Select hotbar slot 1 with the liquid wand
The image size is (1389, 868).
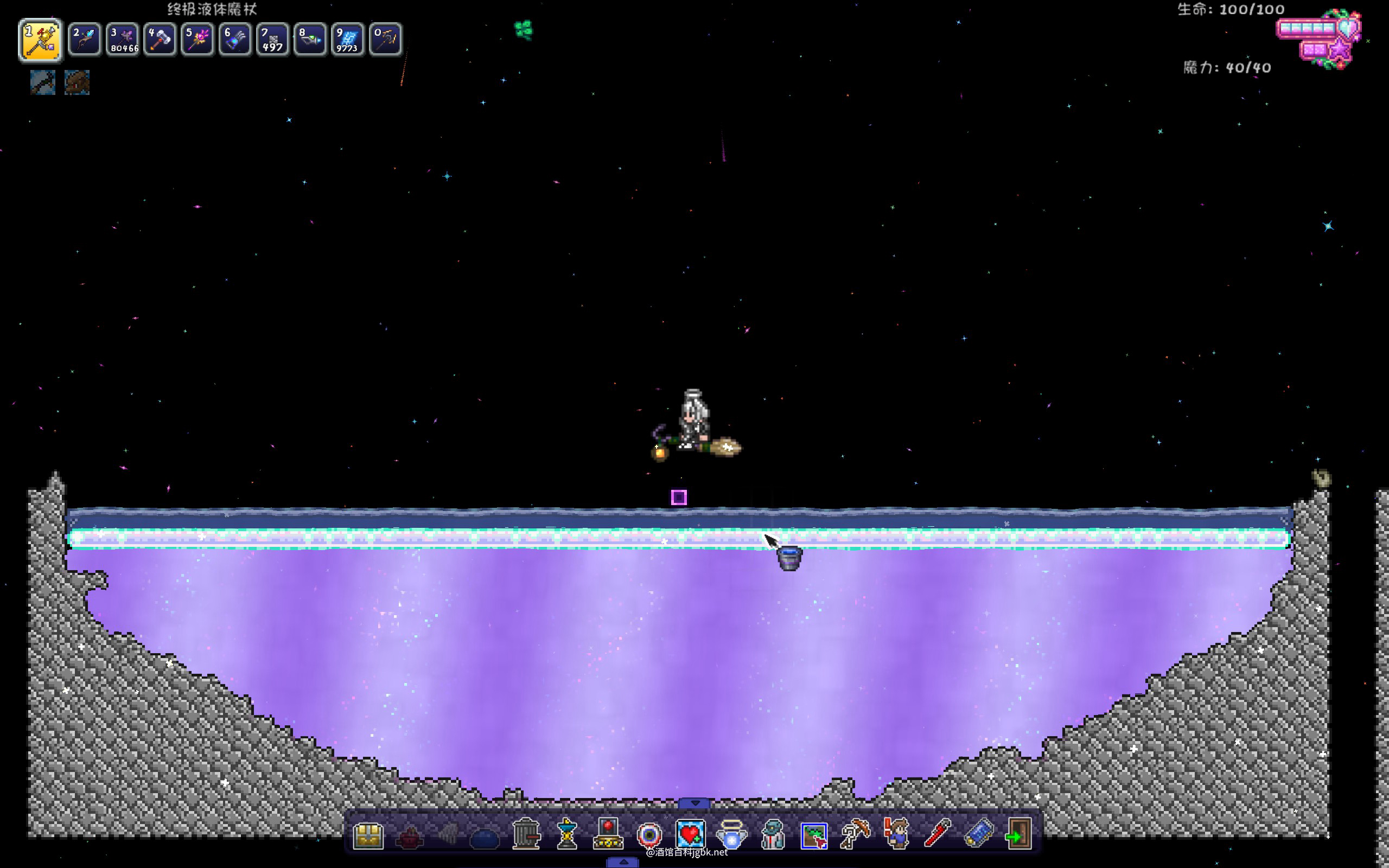[x=40, y=40]
